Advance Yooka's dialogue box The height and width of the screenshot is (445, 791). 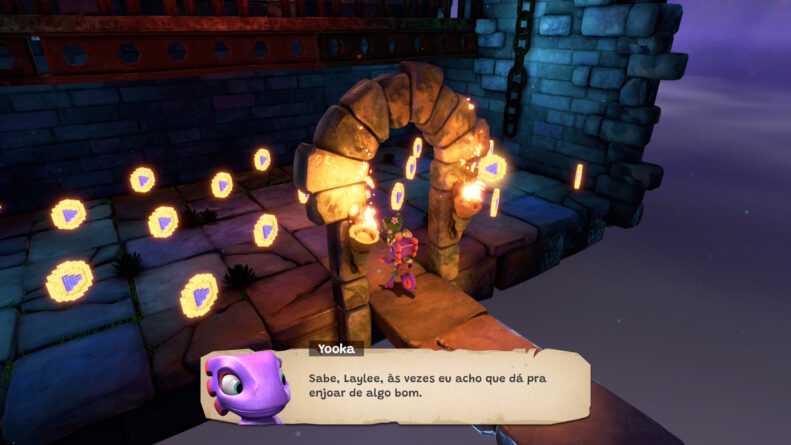click(430, 387)
